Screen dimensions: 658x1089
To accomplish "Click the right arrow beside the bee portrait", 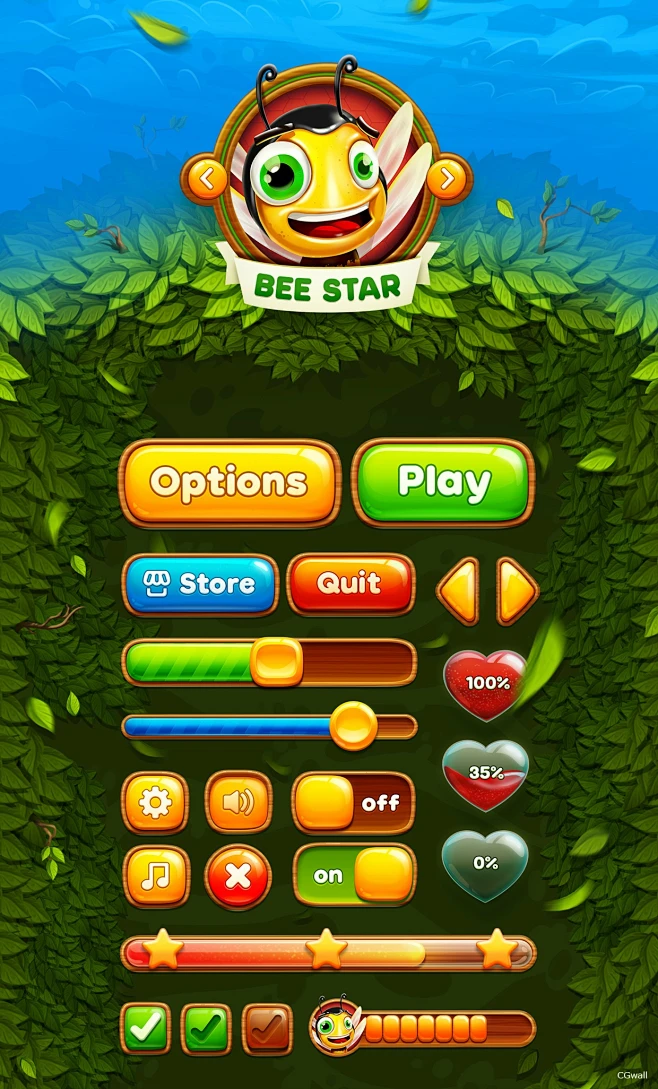I will click(448, 179).
